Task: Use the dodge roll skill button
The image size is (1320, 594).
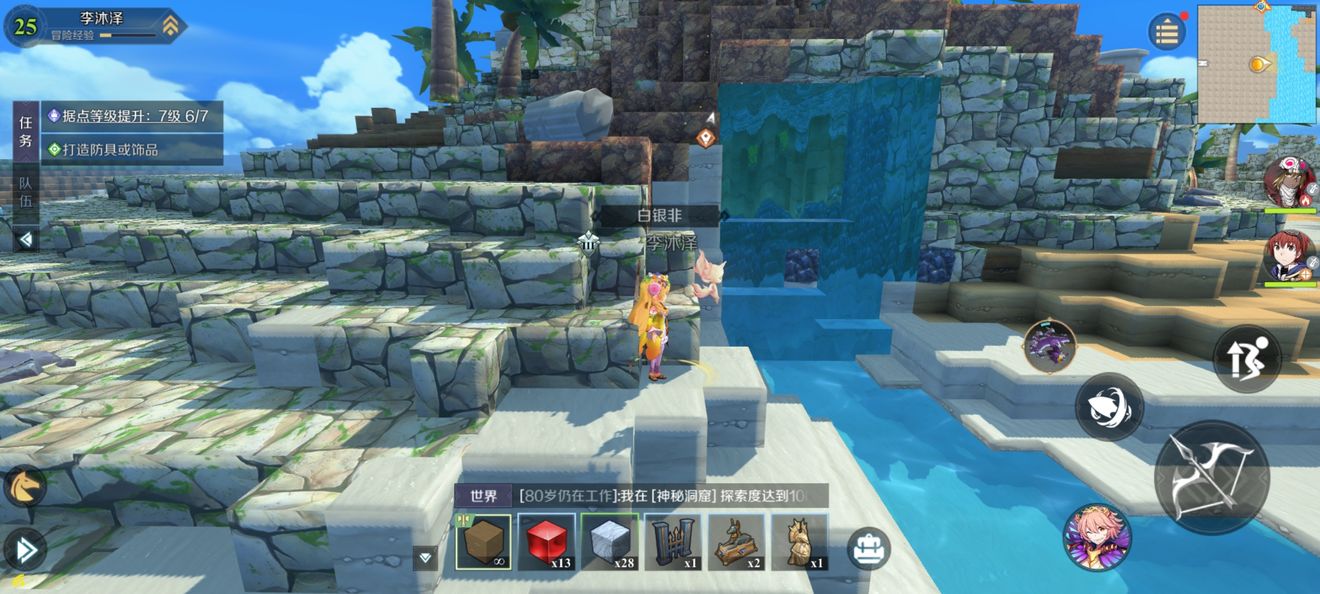Action: pyautogui.click(x=1109, y=406)
